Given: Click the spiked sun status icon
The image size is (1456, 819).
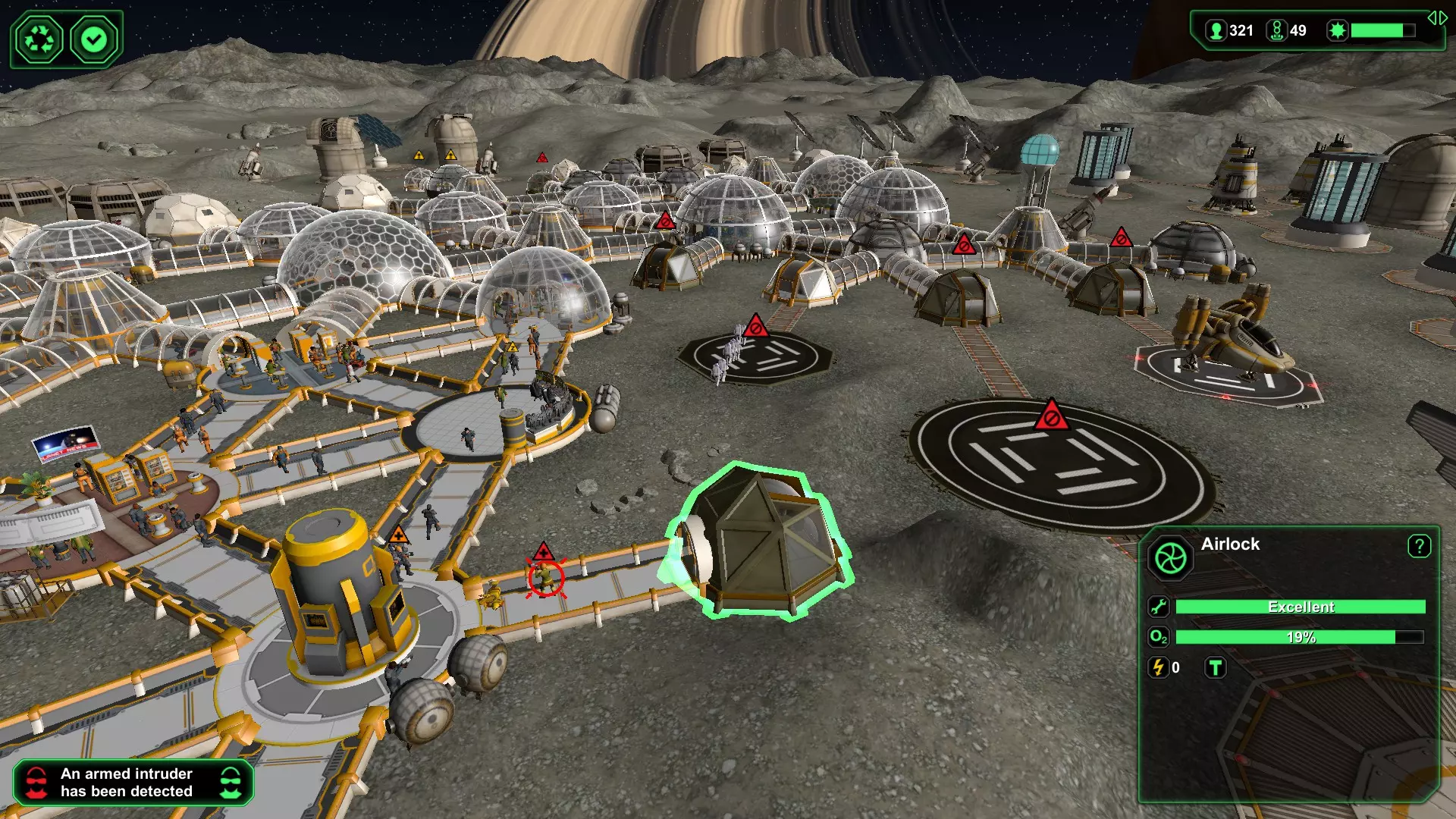Looking at the screenshot, I should click(1338, 30).
